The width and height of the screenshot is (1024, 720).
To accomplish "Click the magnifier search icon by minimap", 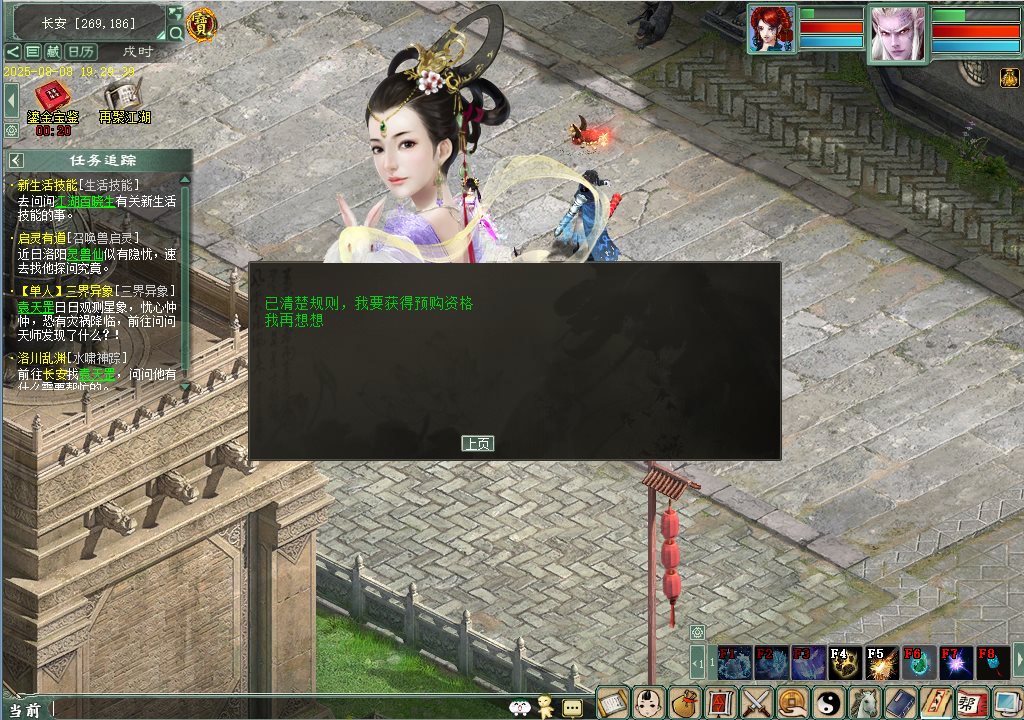I will pos(176,33).
